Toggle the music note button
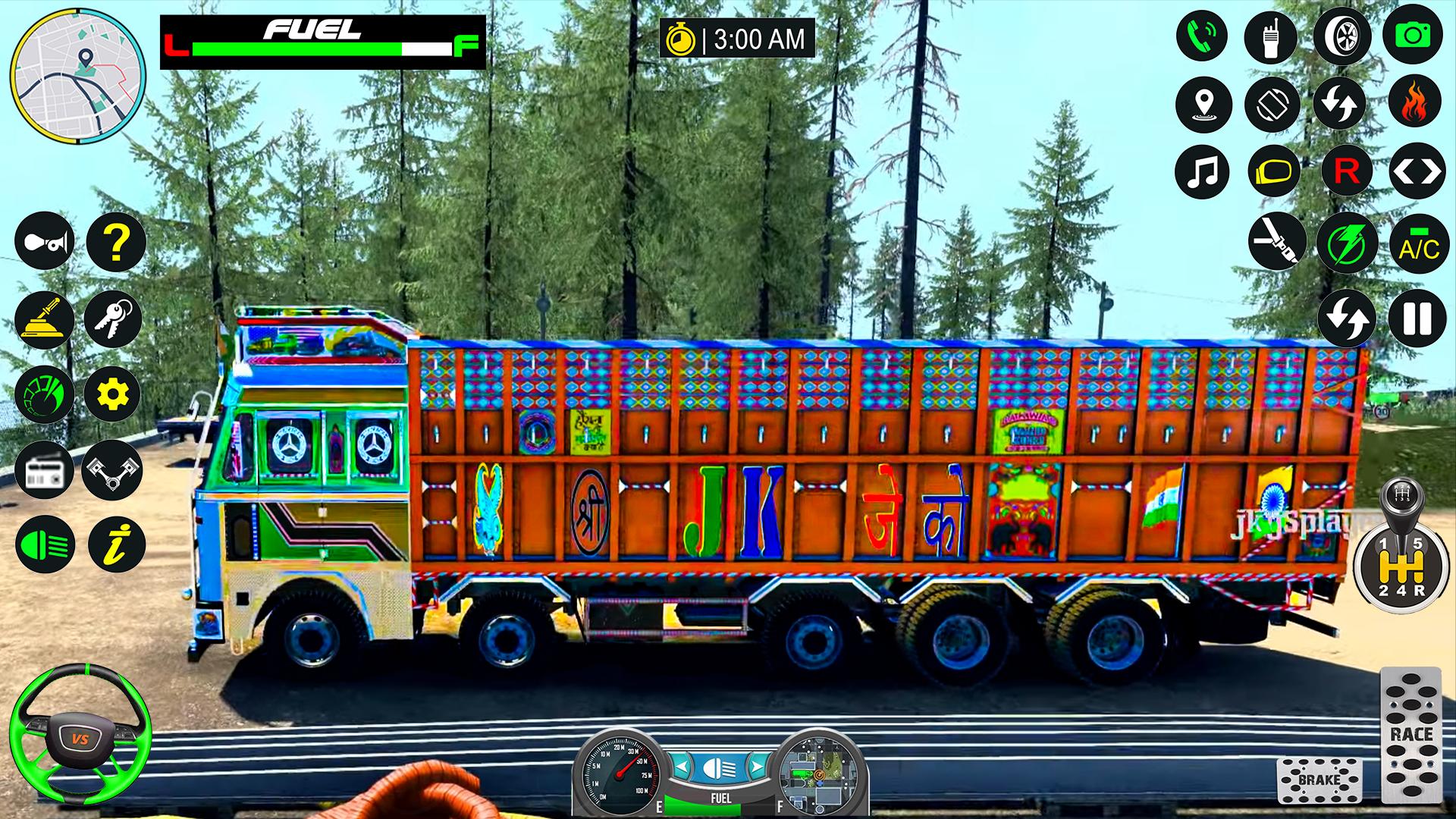Image resolution: width=1456 pixels, height=819 pixels. tap(1202, 171)
